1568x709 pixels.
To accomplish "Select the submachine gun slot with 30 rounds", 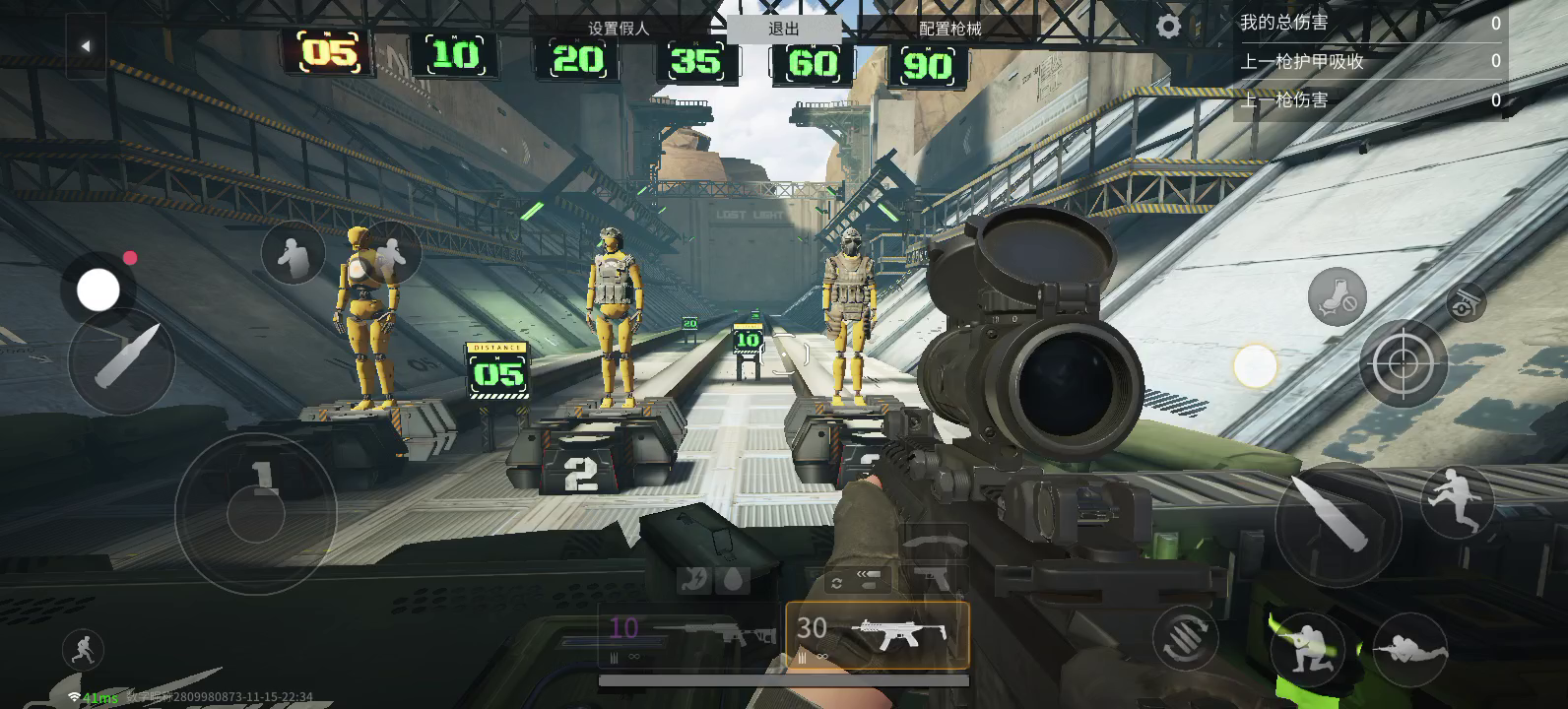I will (878, 635).
